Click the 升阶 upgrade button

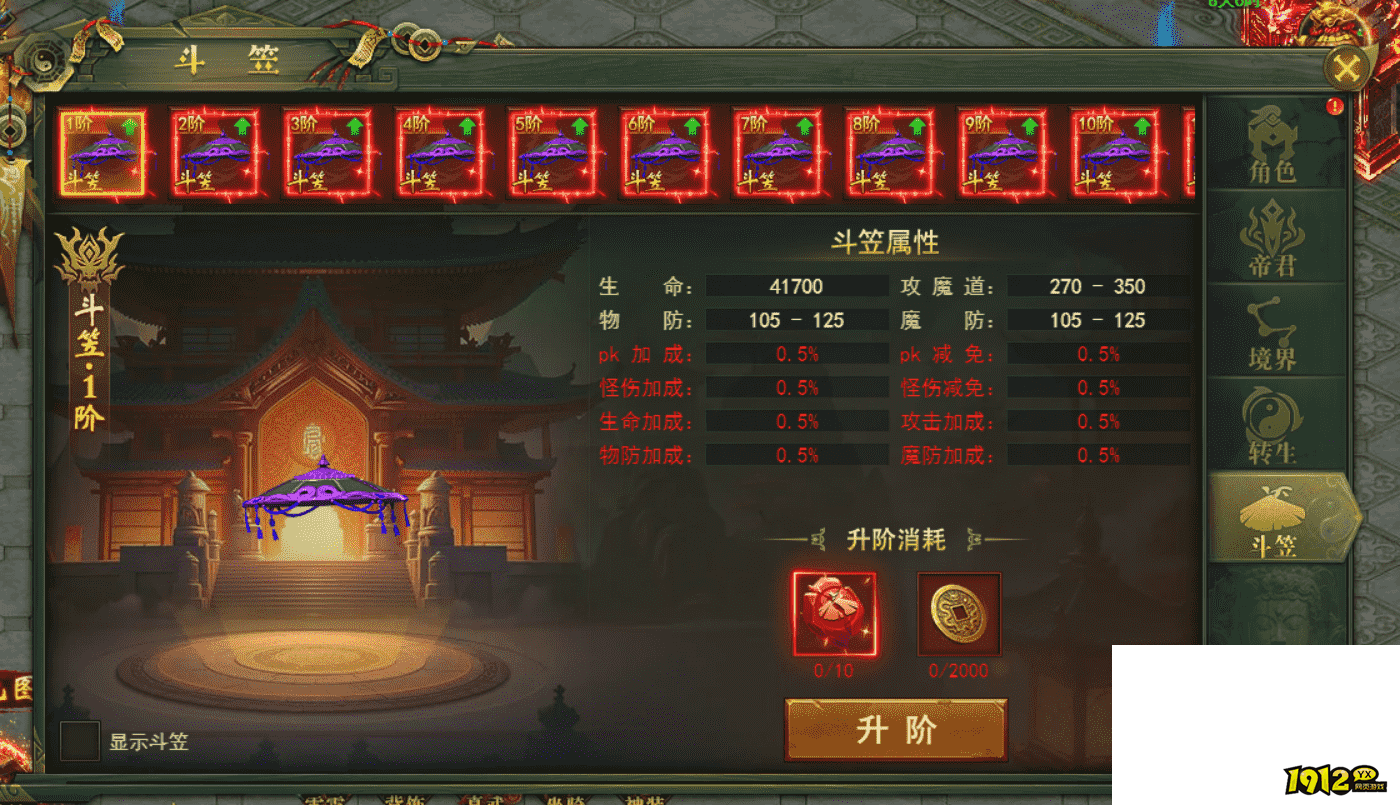point(895,730)
